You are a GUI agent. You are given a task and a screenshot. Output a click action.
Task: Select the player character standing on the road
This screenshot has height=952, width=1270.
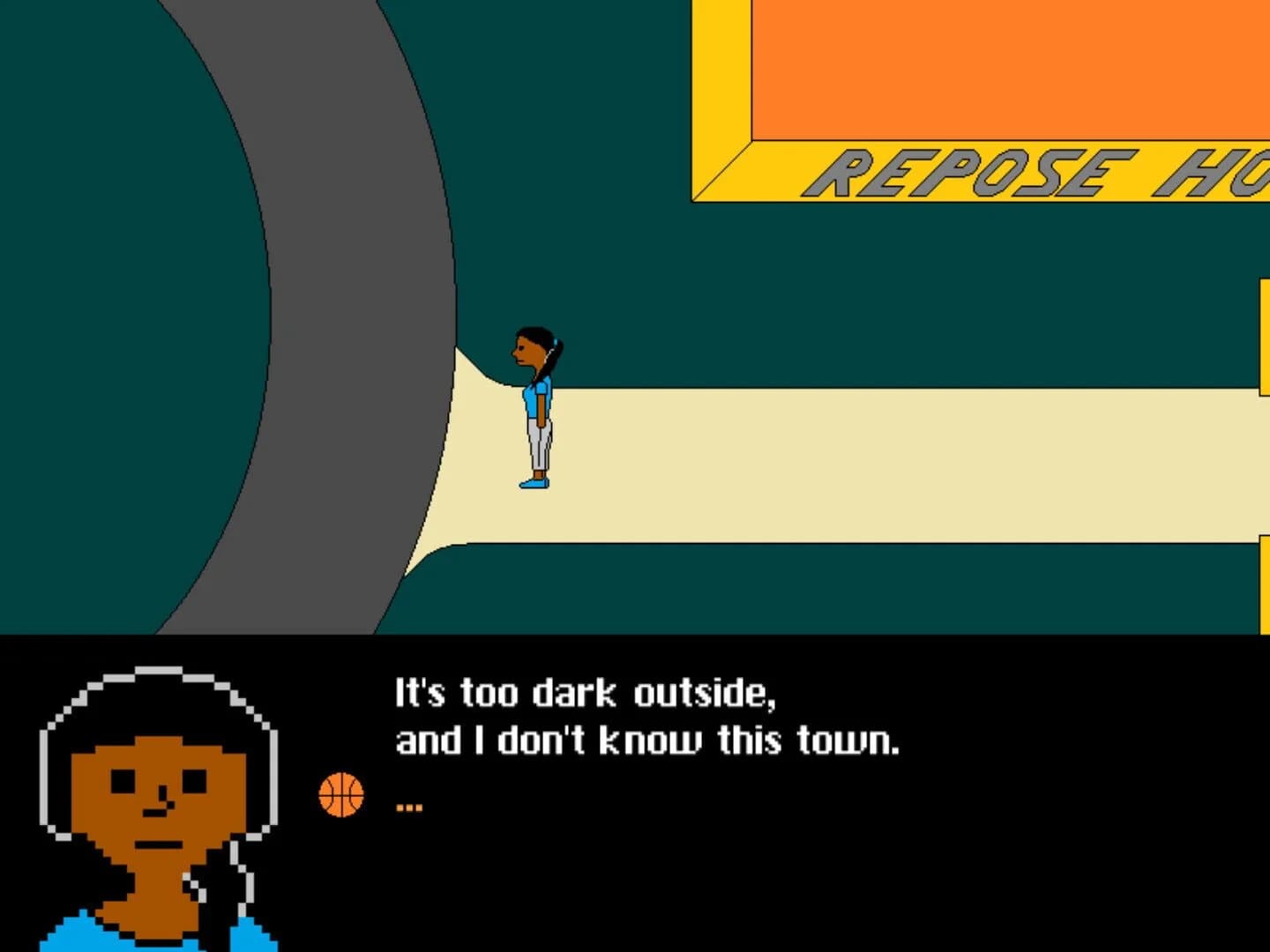pyautogui.click(x=536, y=405)
